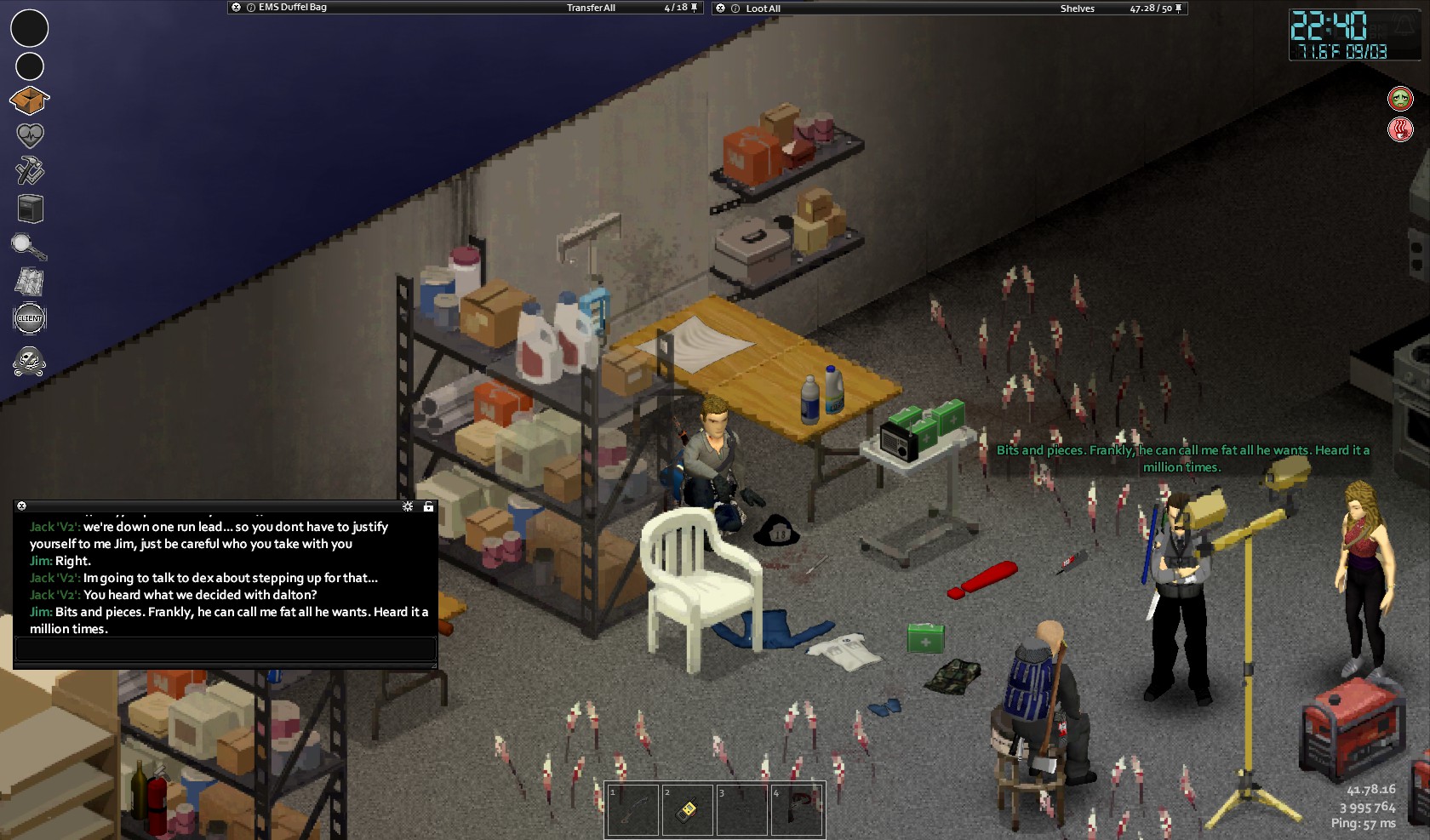Toggle the skull and crossbones PvP icon
1430x840 pixels.
(x=30, y=361)
